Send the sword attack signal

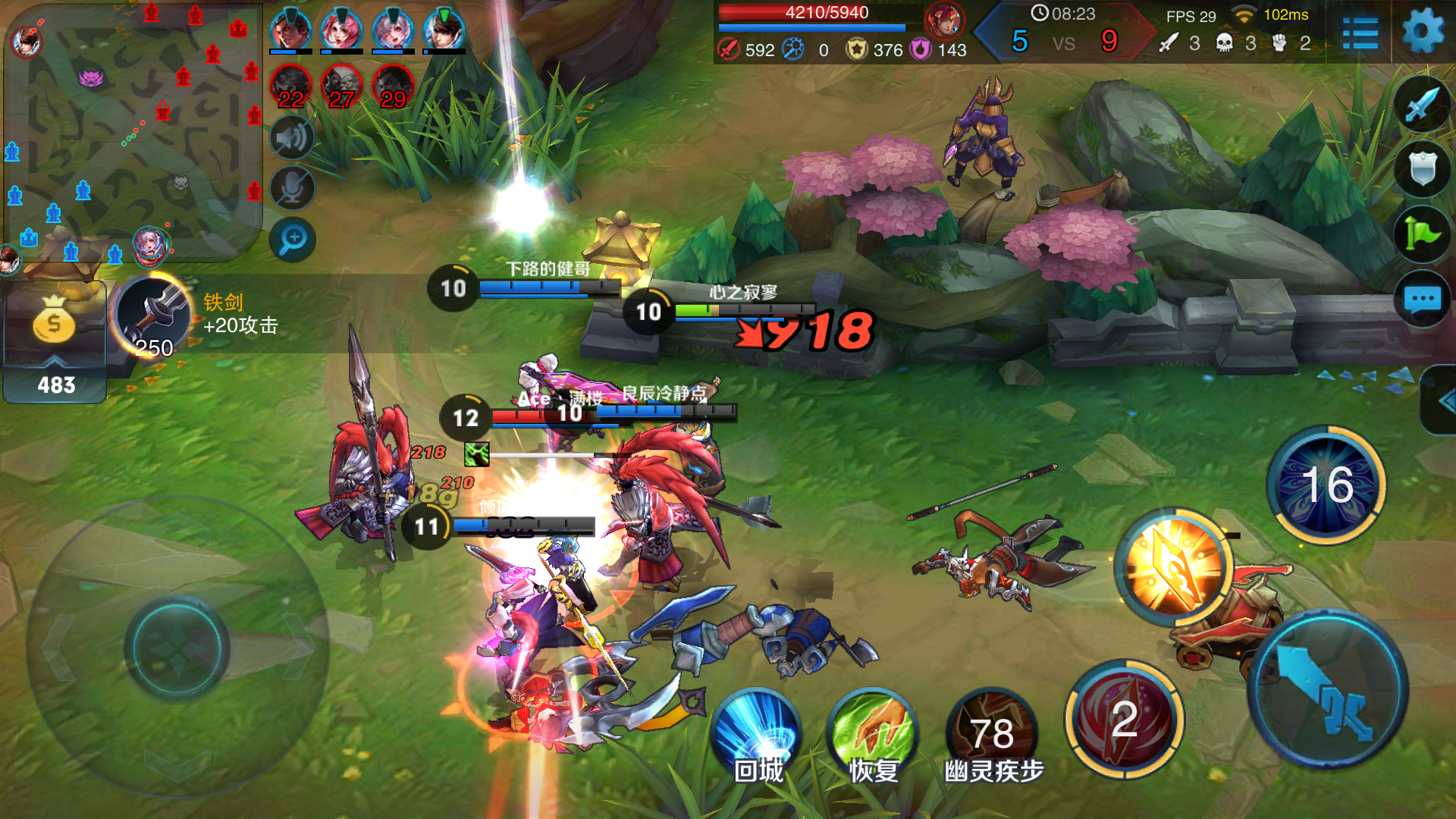1422,105
